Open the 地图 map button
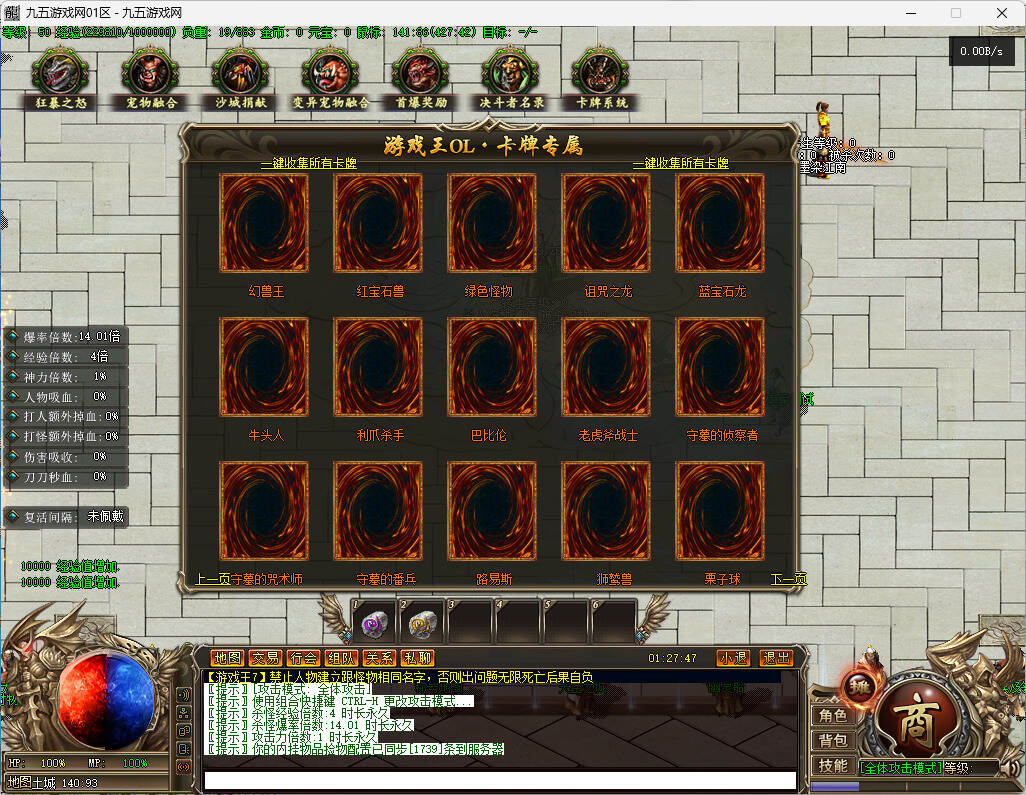This screenshot has height=795, width=1026. click(x=227, y=658)
